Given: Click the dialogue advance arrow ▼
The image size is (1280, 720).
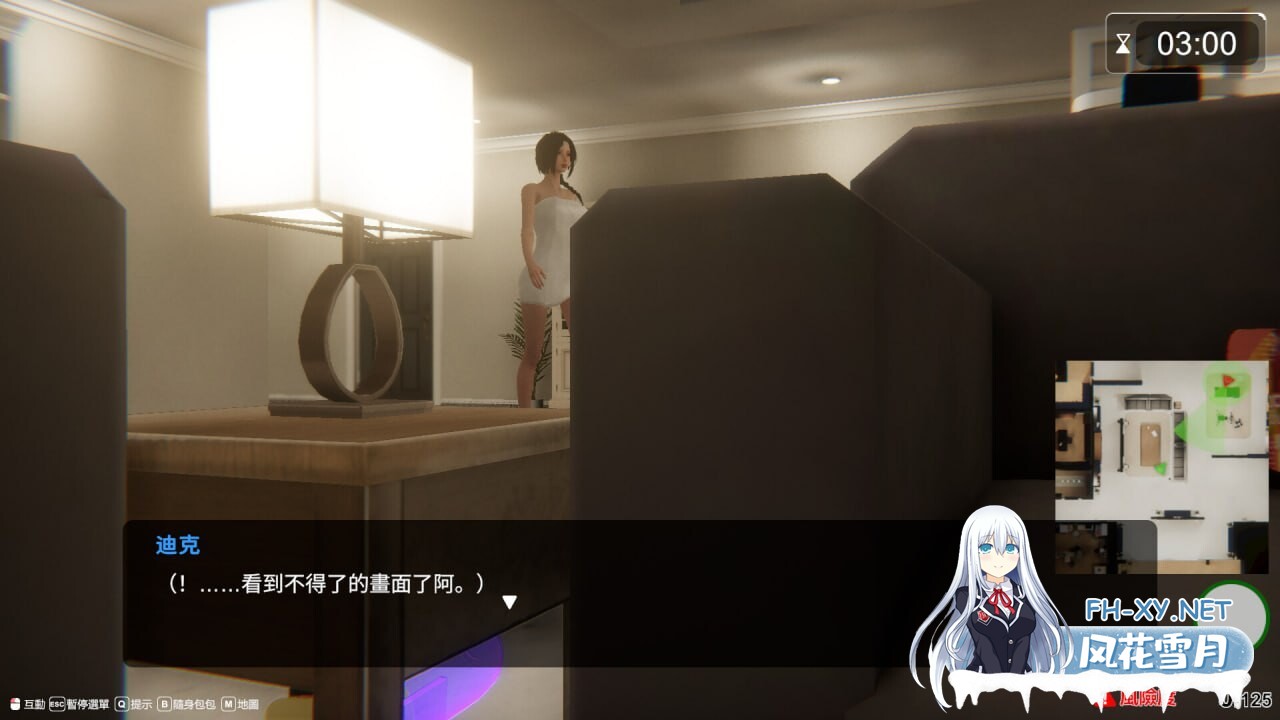Looking at the screenshot, I should click(x=509, y=602).
